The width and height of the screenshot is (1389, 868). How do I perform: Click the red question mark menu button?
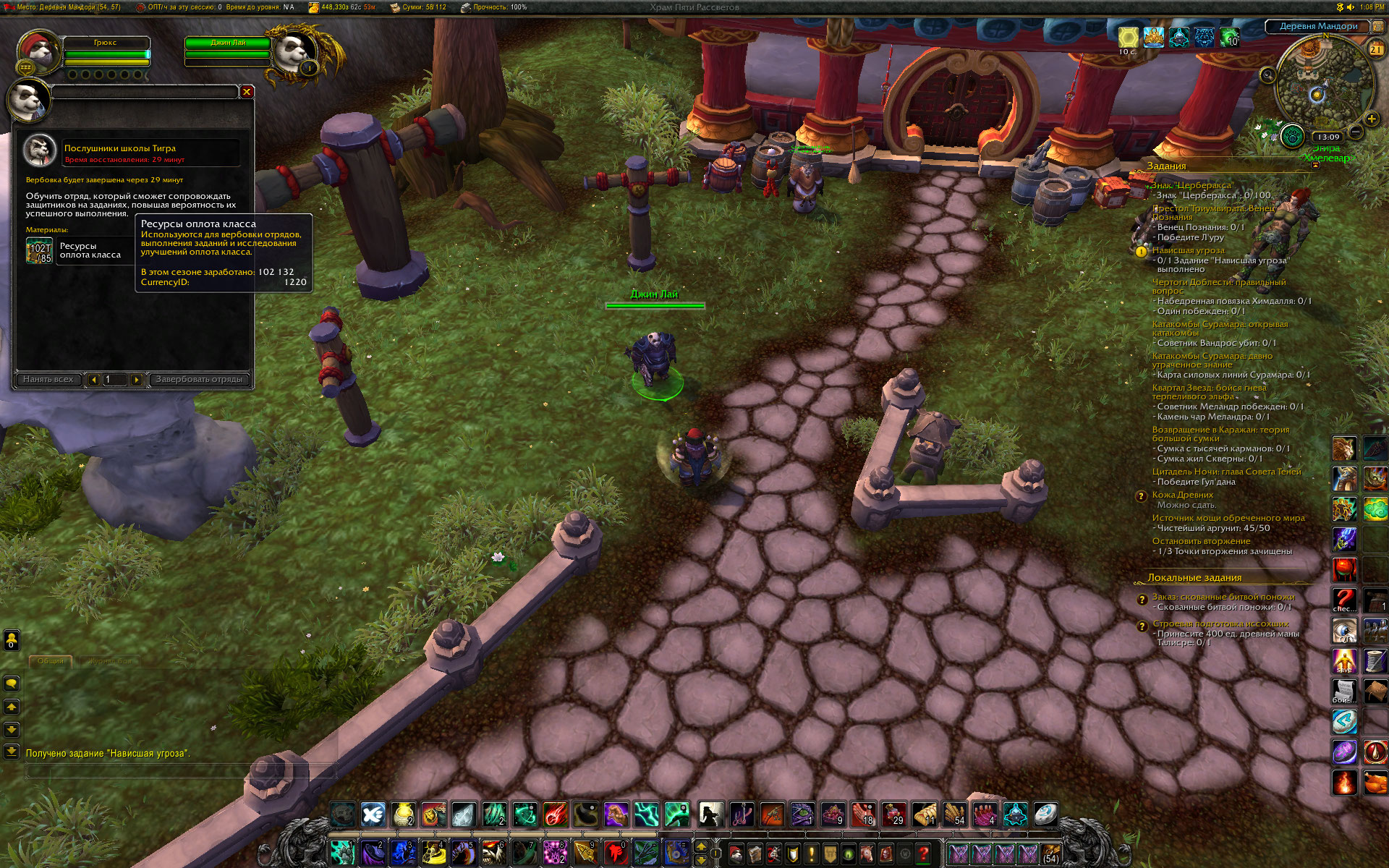tap(923, 854)
